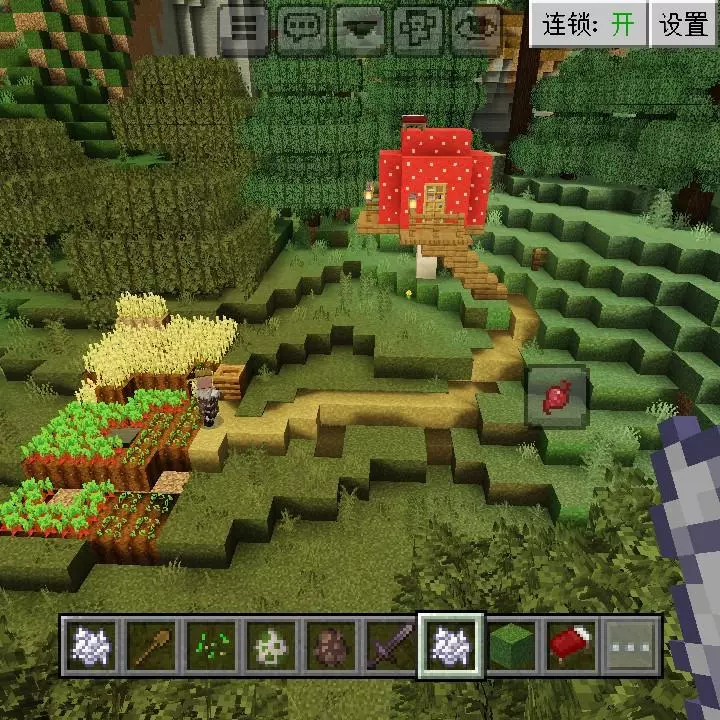Toggle the 连锁 chain-mining switch
The height and width of the screenshot is (720, 720).
(588, 25)
